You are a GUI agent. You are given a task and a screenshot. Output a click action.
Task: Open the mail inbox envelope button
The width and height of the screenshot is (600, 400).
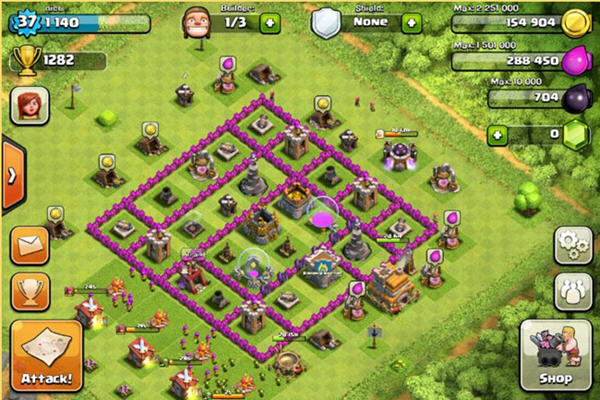click(x=29, y=244)
